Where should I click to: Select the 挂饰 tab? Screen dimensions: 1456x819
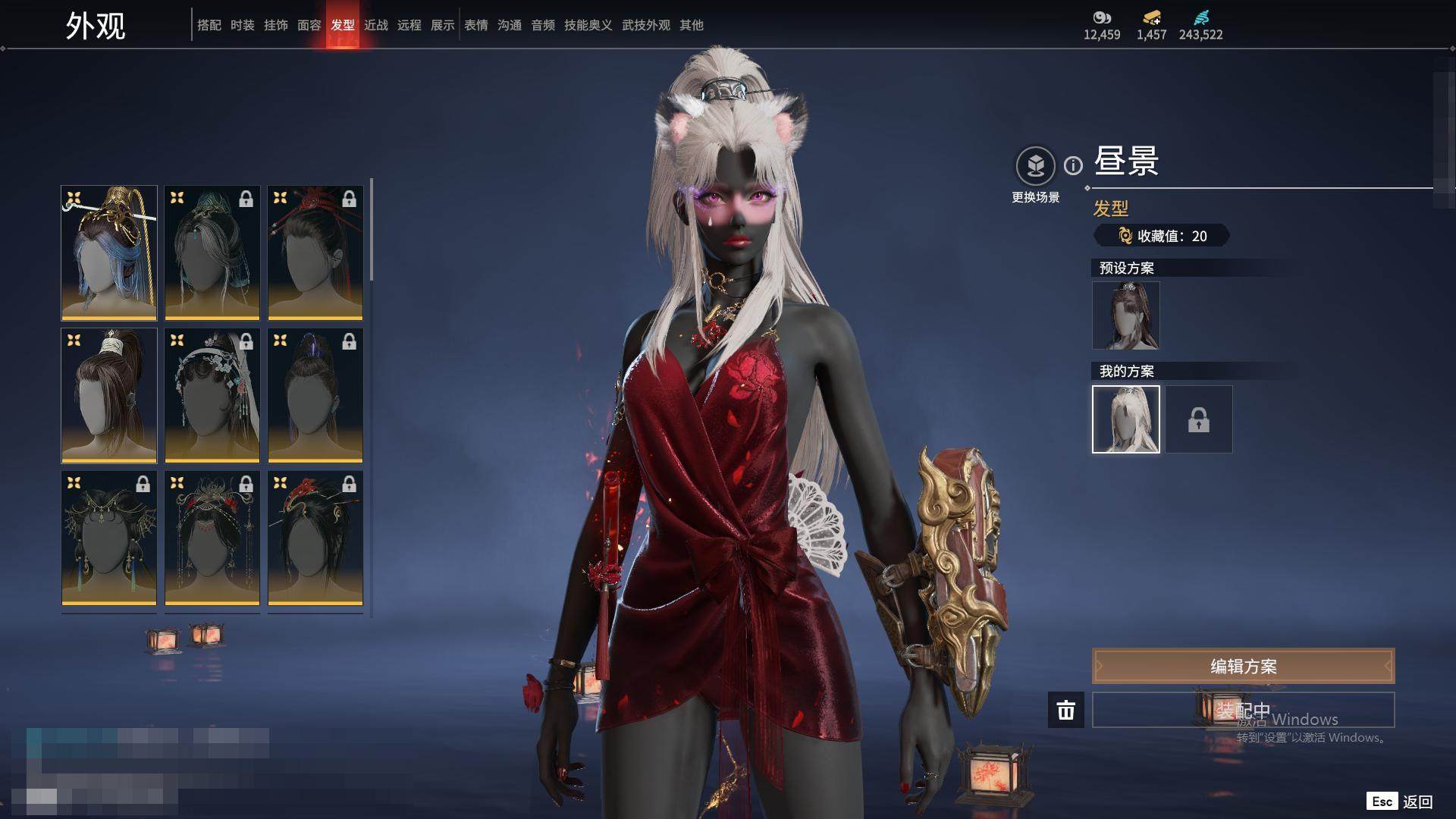pos(275,25)
